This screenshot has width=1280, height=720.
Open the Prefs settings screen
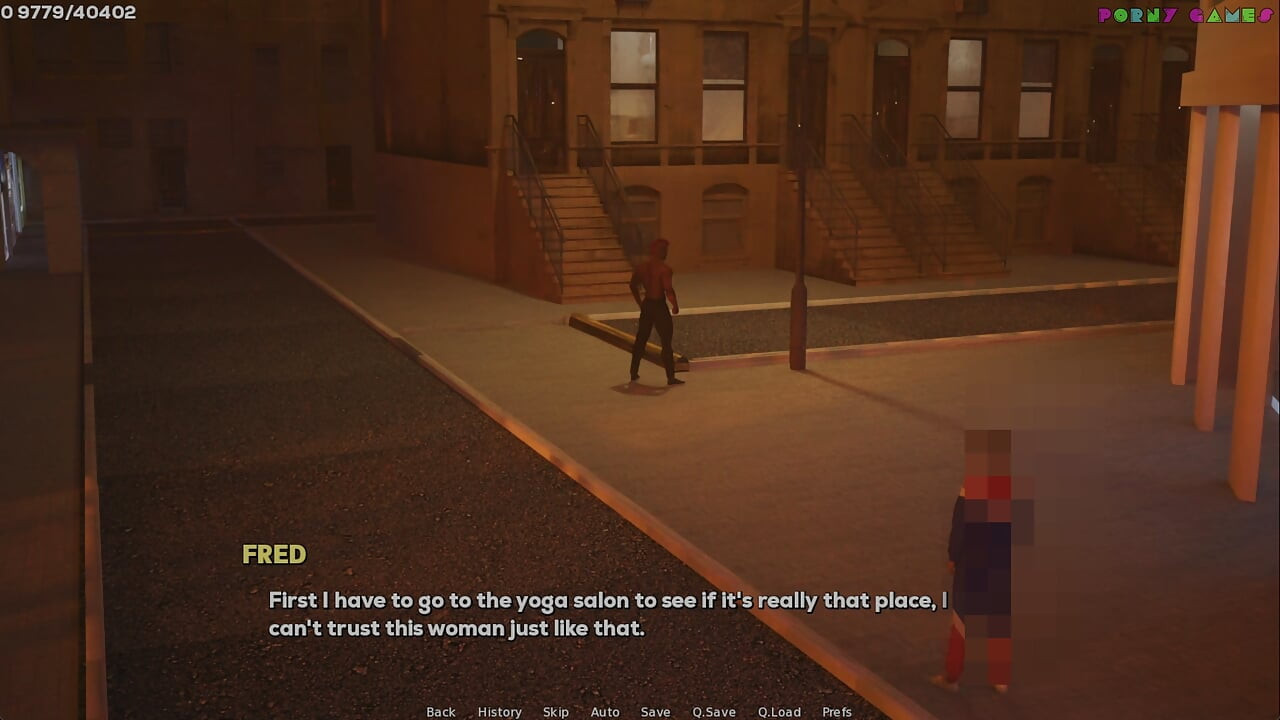point(838,711)
